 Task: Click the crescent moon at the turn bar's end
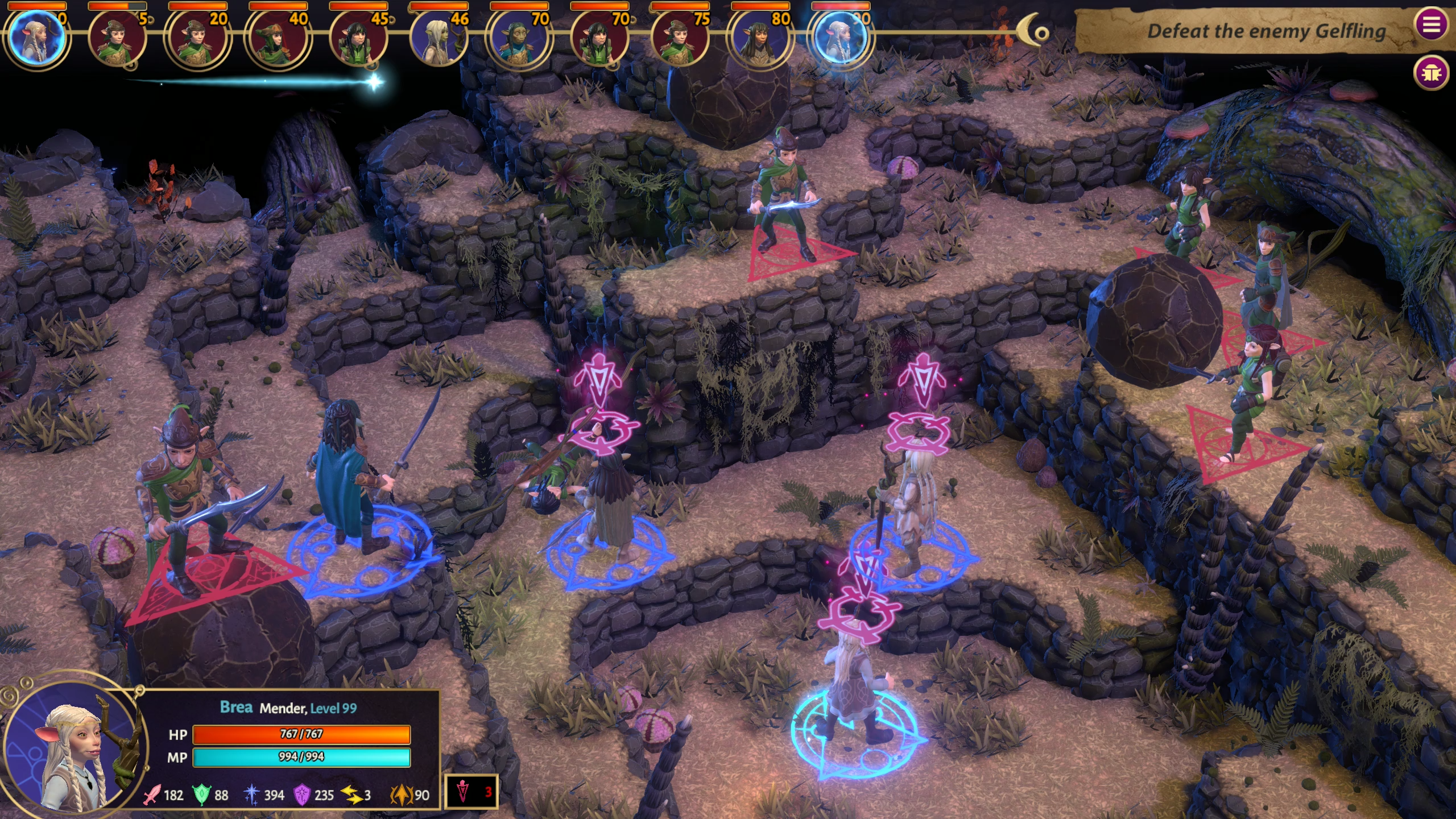click(x=1033, y=32)
